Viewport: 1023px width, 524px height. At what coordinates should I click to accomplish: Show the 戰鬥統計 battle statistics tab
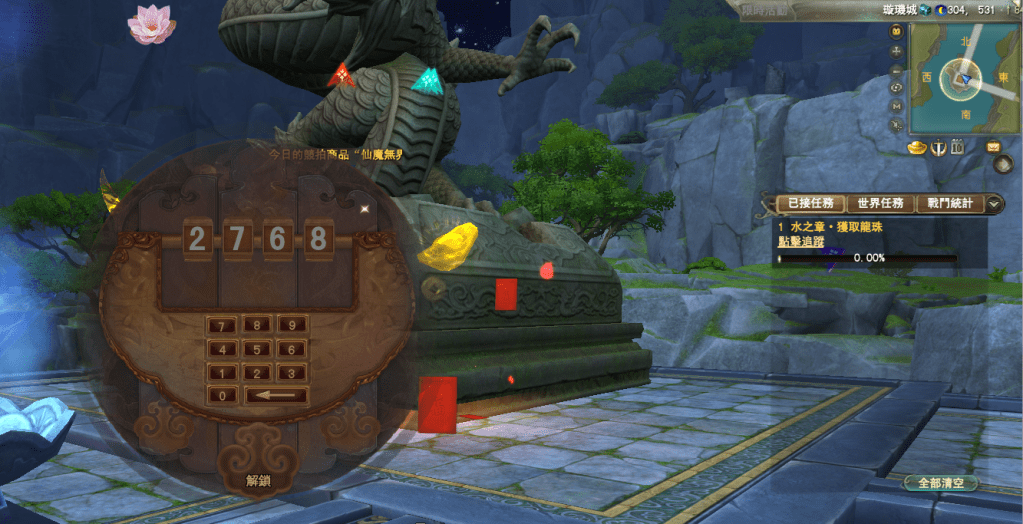949,203
